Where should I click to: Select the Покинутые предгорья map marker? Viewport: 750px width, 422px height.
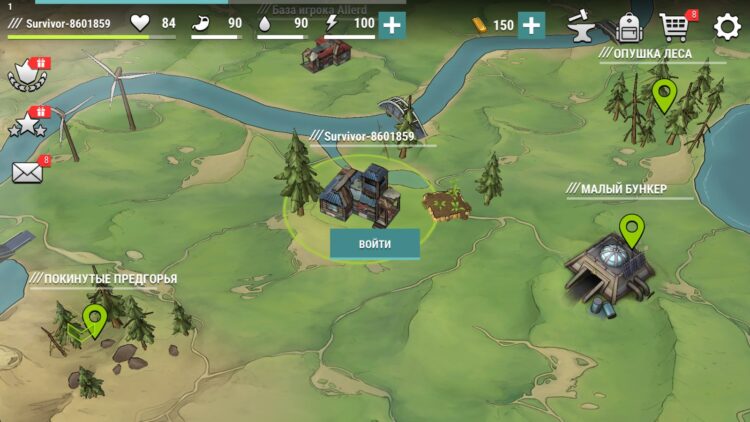pyautogui.click(x=95, y=320)
